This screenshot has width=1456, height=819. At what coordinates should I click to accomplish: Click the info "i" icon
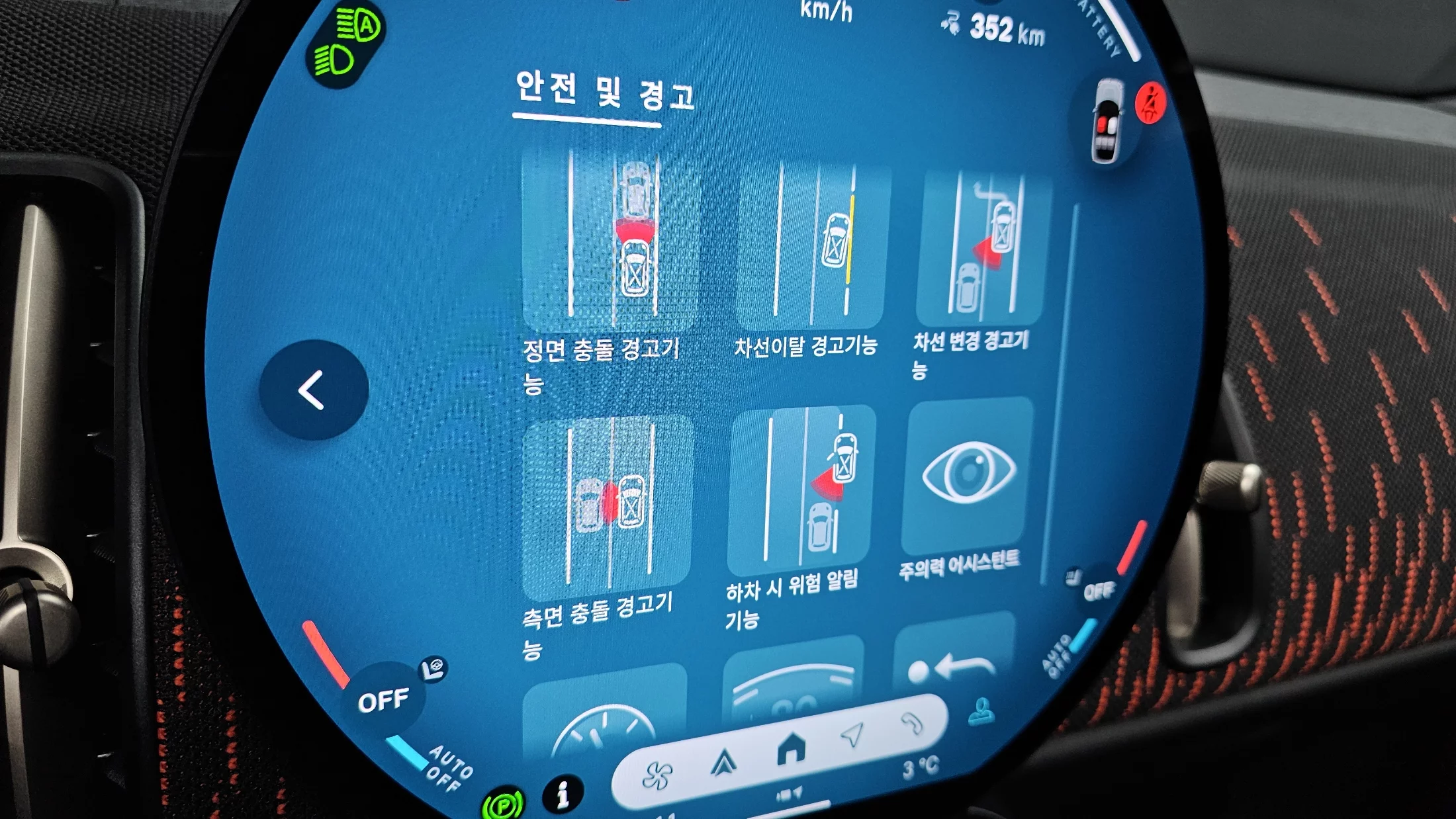[x=563, y=793]
